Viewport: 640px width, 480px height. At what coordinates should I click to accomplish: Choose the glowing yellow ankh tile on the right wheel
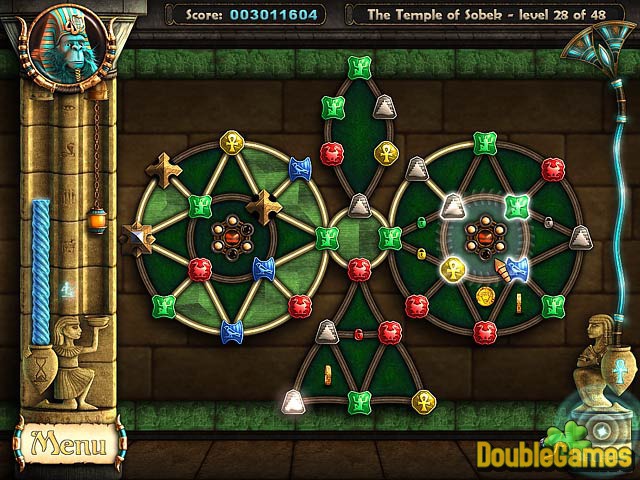click(x=452, y=267)
